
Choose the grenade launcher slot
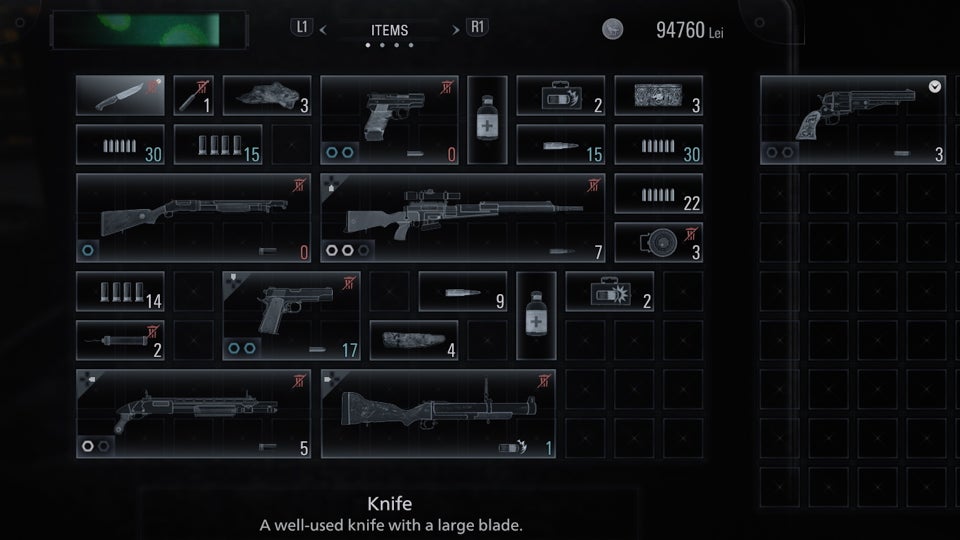click(438, 414)
